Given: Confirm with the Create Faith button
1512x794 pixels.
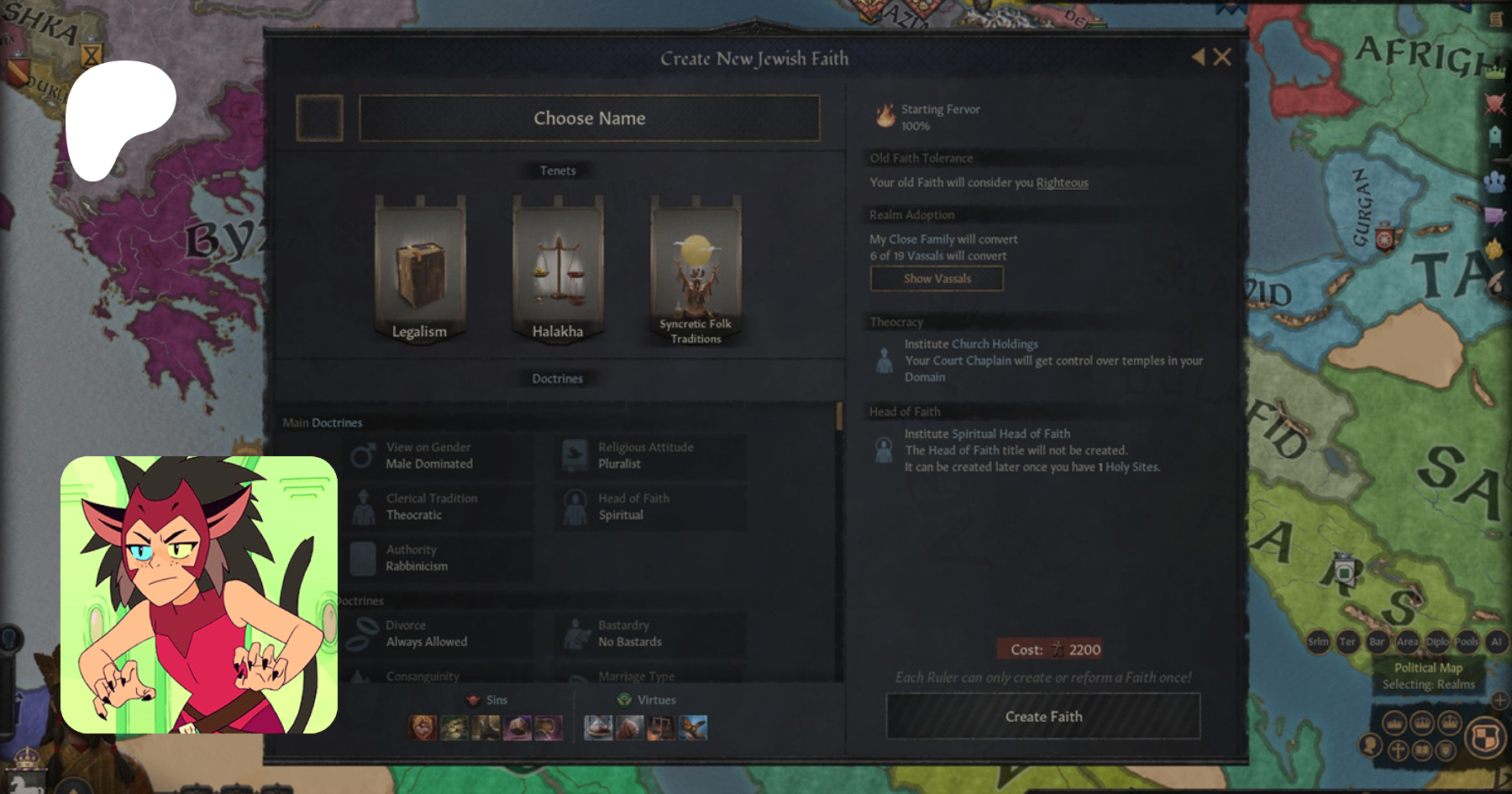Looking at the screenshot, I should pos(1043,717).
